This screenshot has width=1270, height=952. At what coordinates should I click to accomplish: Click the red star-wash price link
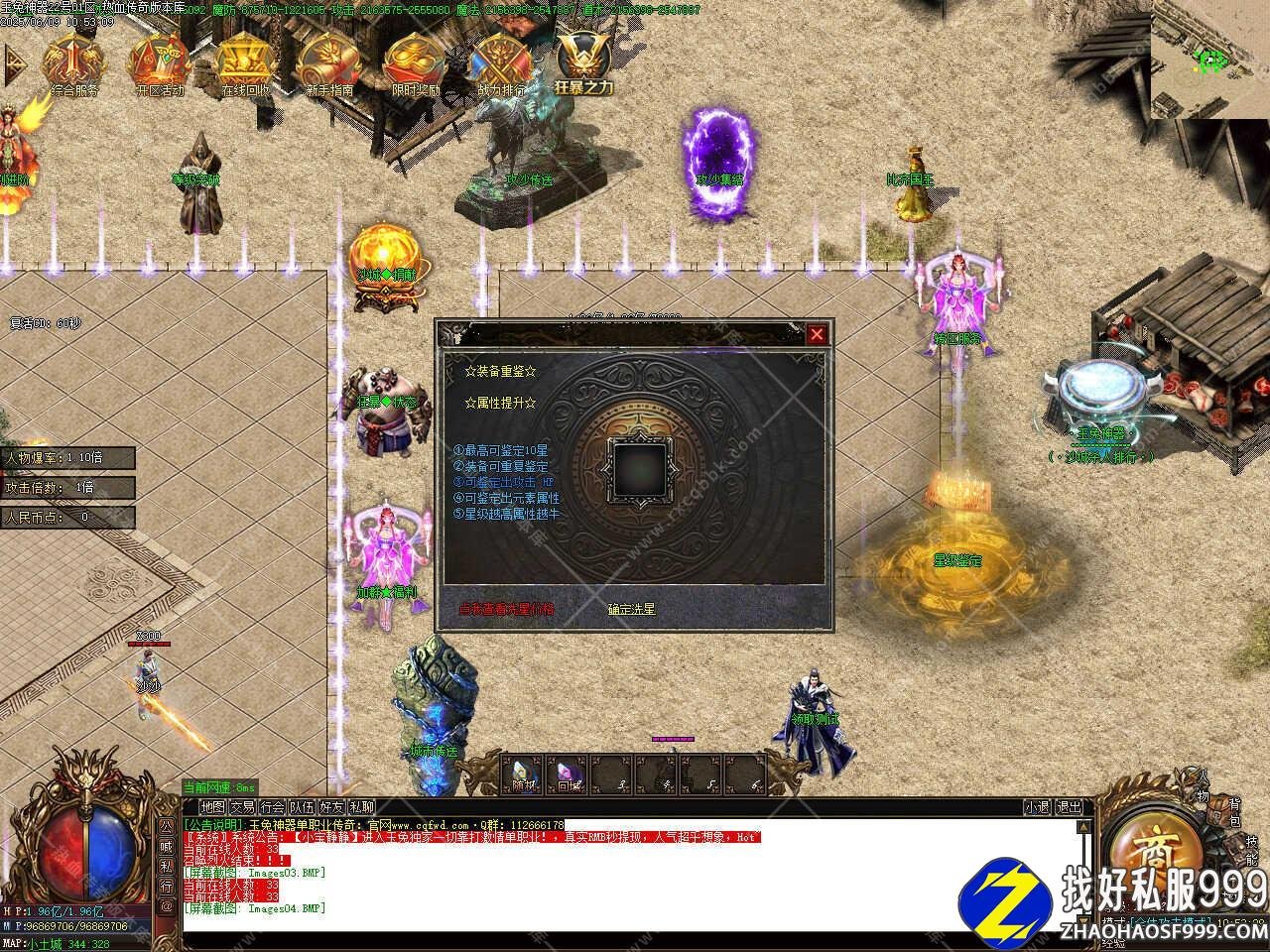506,609
